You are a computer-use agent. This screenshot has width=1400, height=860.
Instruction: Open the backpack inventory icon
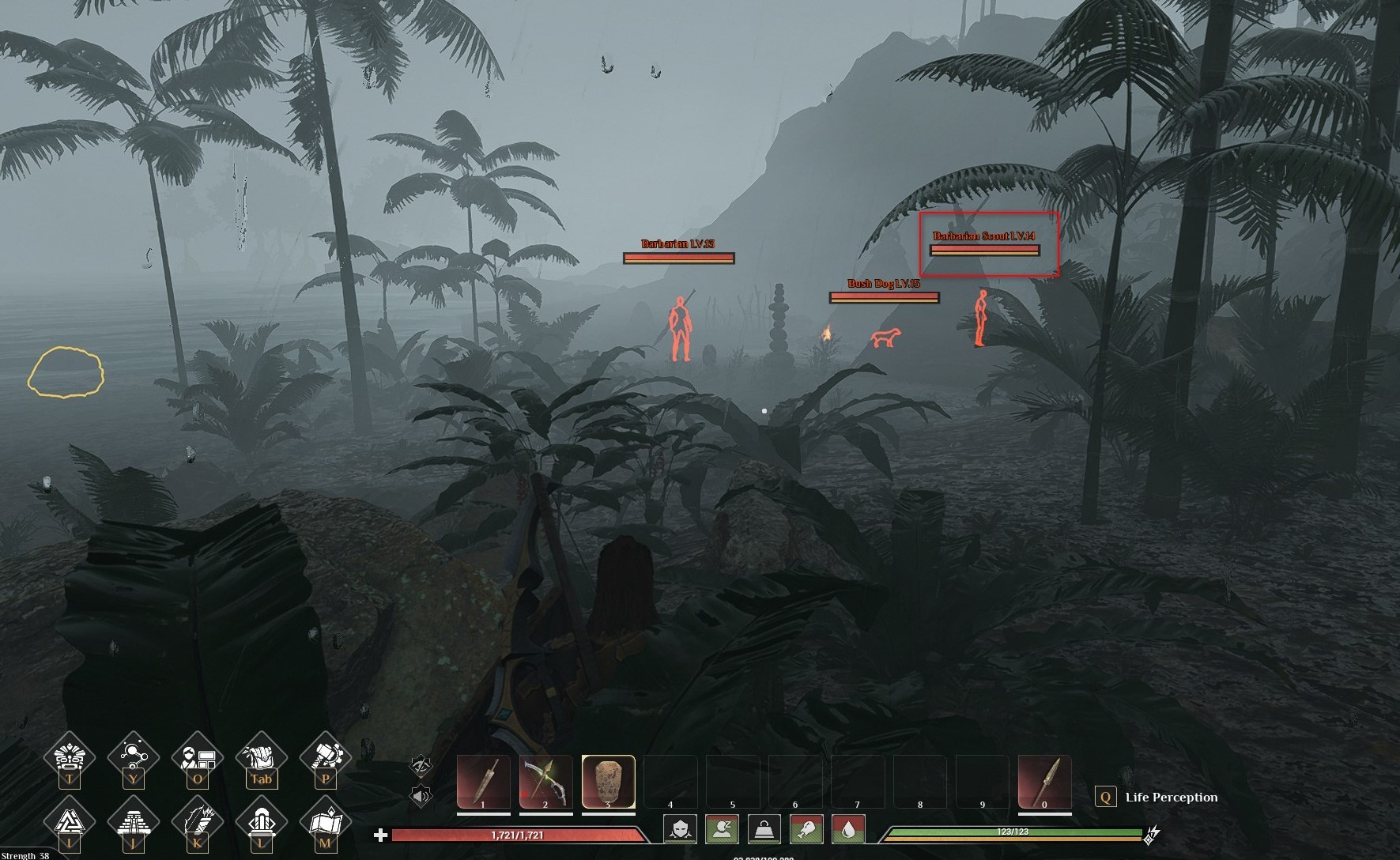261,757
